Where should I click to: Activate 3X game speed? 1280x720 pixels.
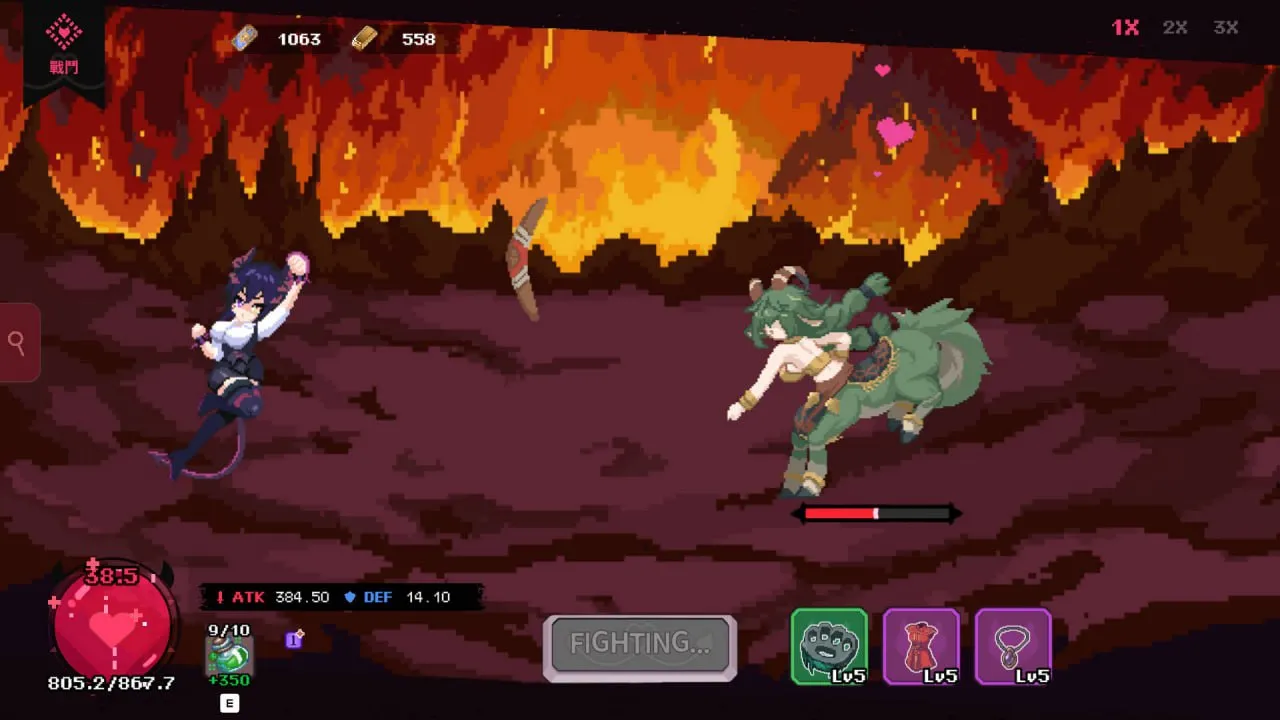[1225, 27]
